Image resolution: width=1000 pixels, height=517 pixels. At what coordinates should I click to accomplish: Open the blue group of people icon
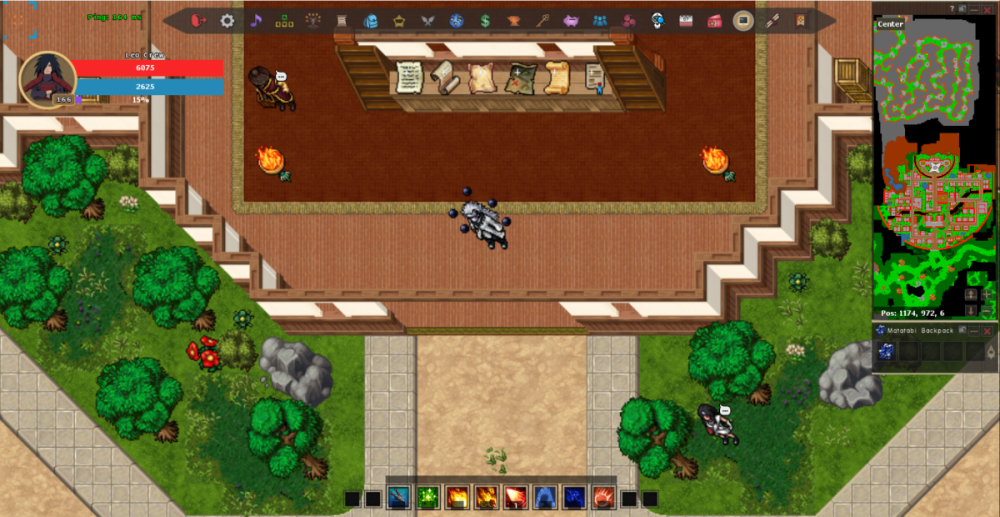pyautogui.click(x=600, y=20)
